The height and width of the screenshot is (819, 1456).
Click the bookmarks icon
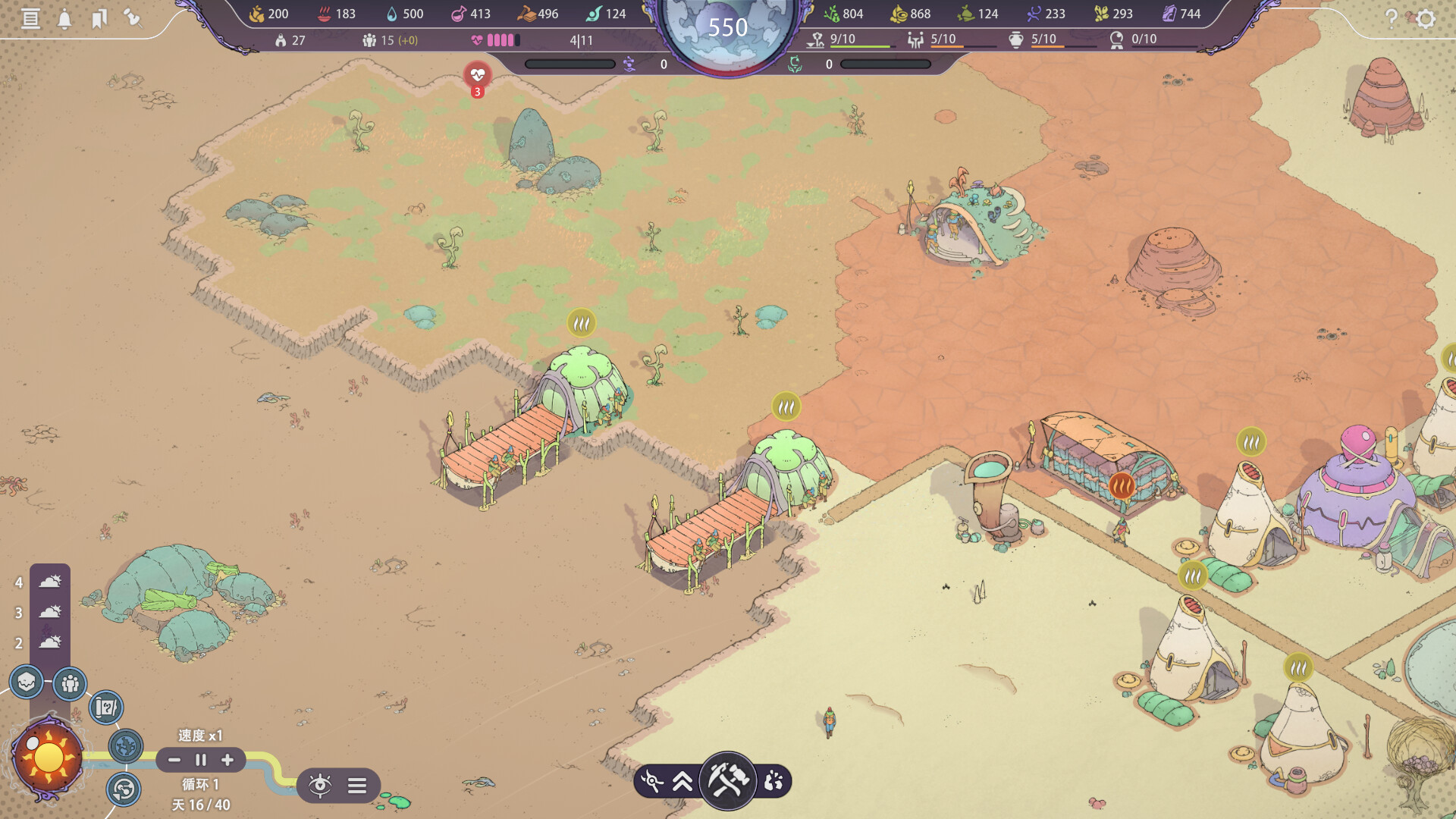coord(99,18)
